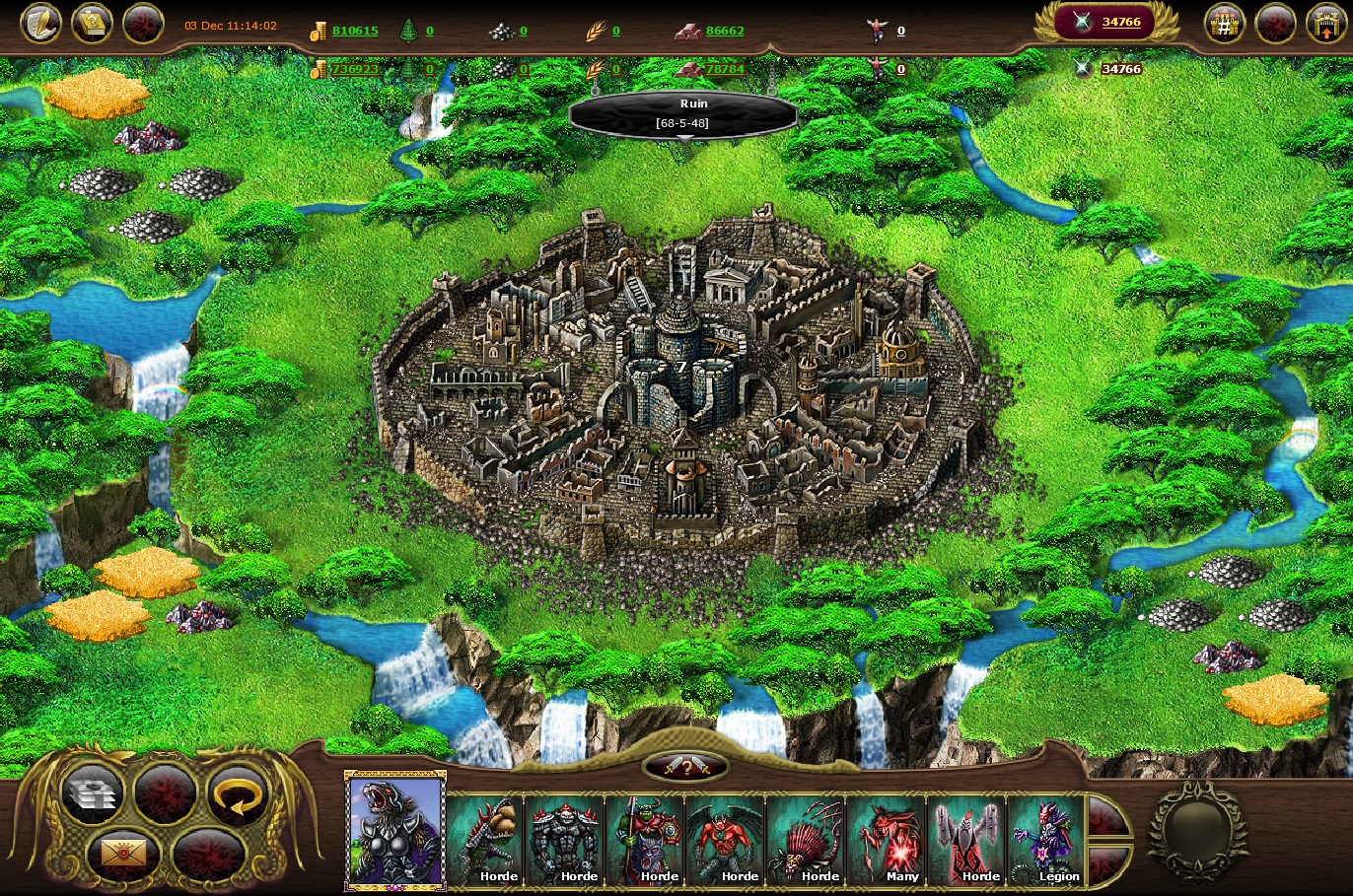Open the stacked-layers button in bottom panel
This screenshot has height=896, width=1353.
point(92,794)
